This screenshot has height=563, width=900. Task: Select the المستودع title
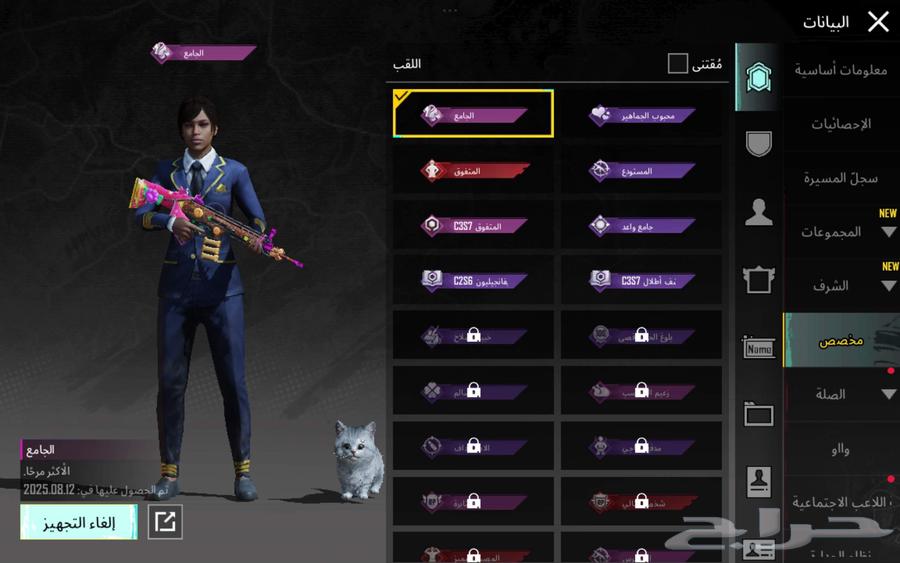tap(641, 171)
